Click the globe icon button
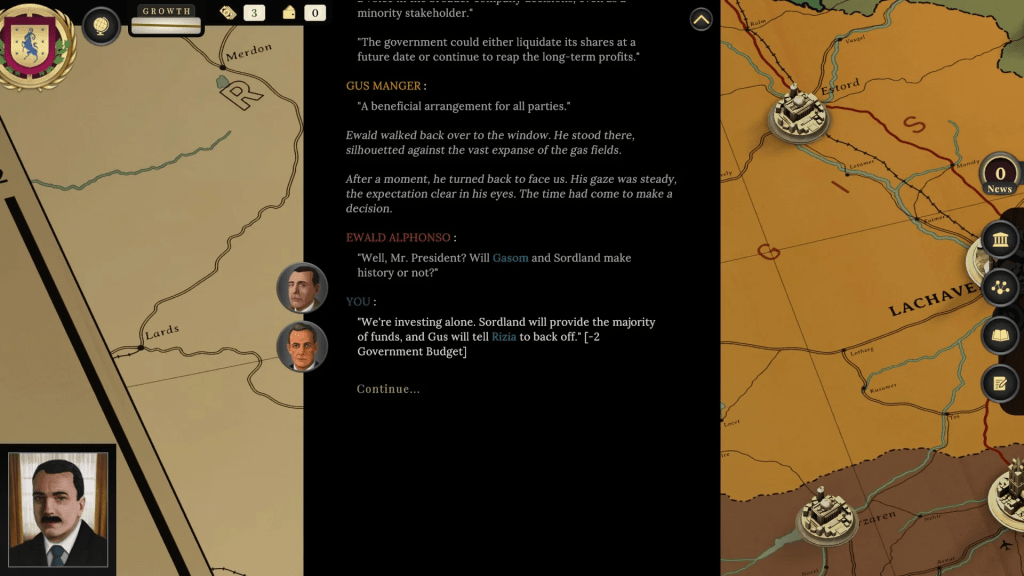 [x=101, y=25]
